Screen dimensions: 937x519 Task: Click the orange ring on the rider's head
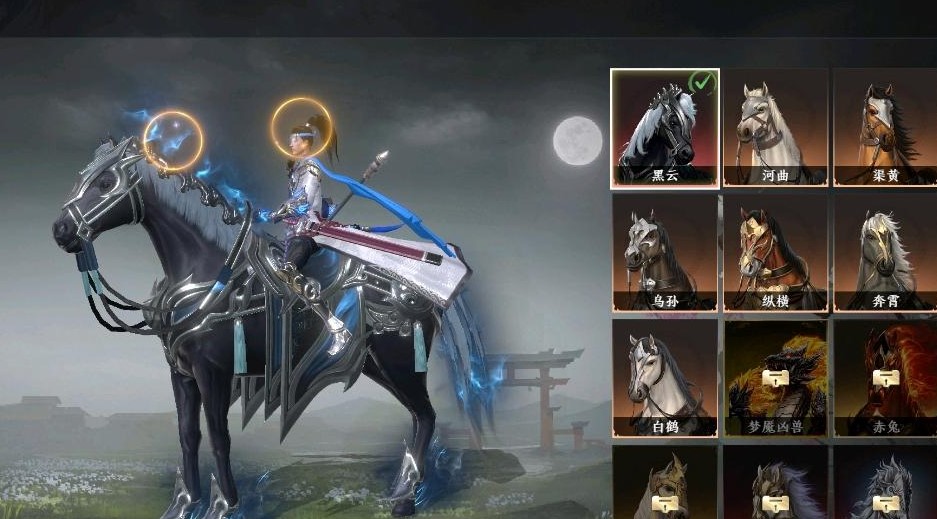pyautogui.click(x=303, y=129)
